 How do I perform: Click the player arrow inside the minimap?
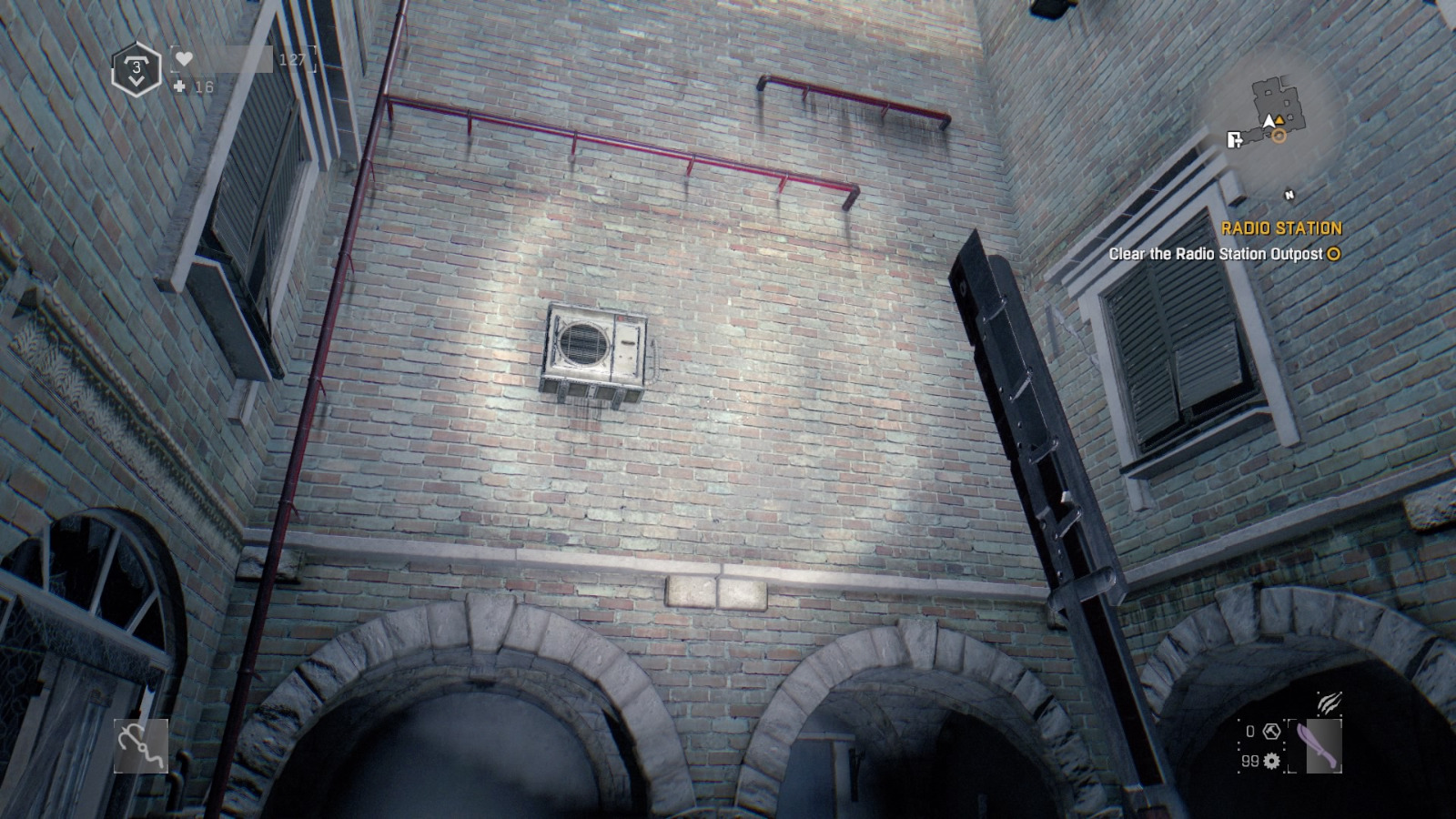1269,121
